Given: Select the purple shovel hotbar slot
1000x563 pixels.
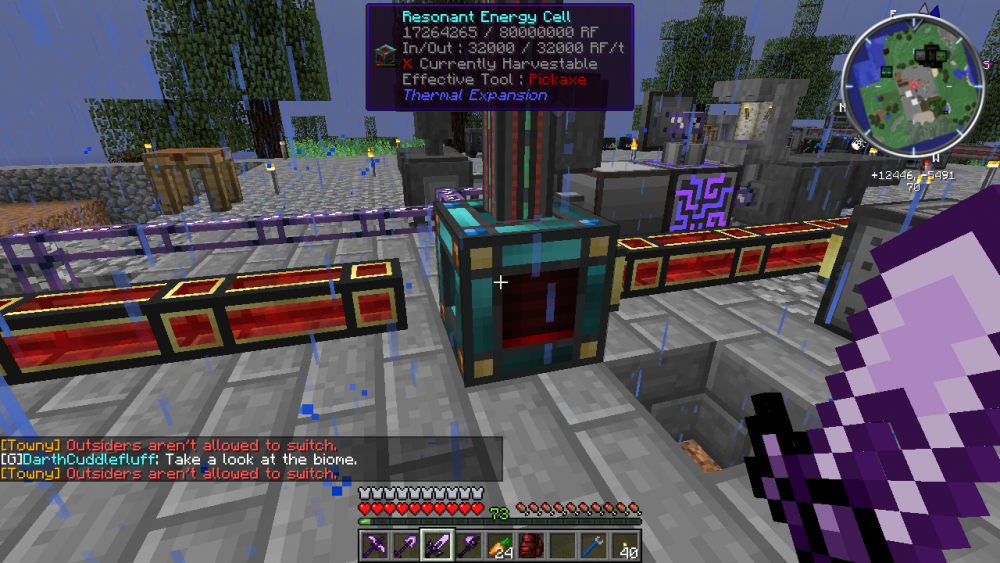Looking at the screenshot, I should pyautogui.click(x=407, y=545).
